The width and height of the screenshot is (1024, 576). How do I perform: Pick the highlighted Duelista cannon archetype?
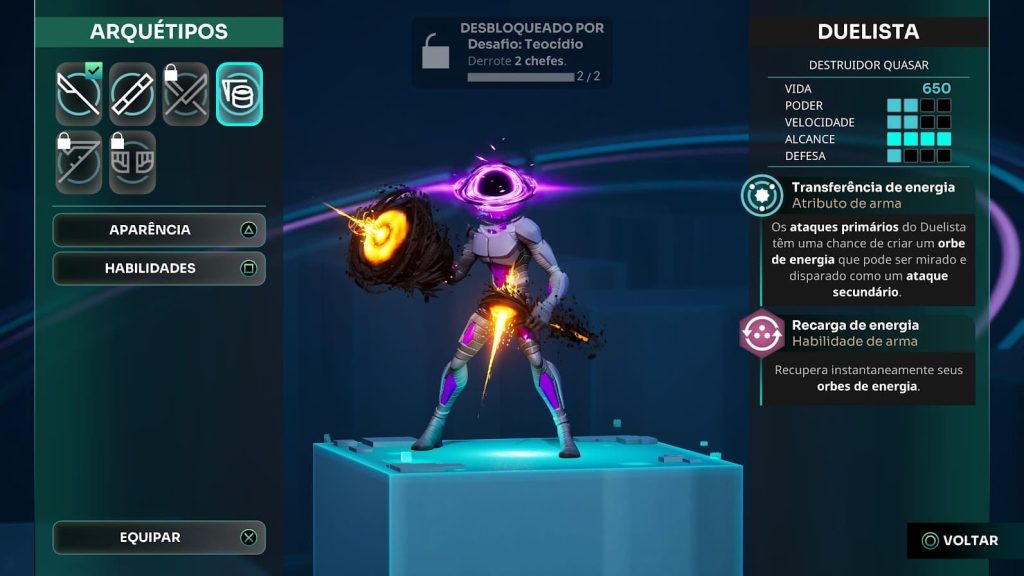[x=240, y=94]
